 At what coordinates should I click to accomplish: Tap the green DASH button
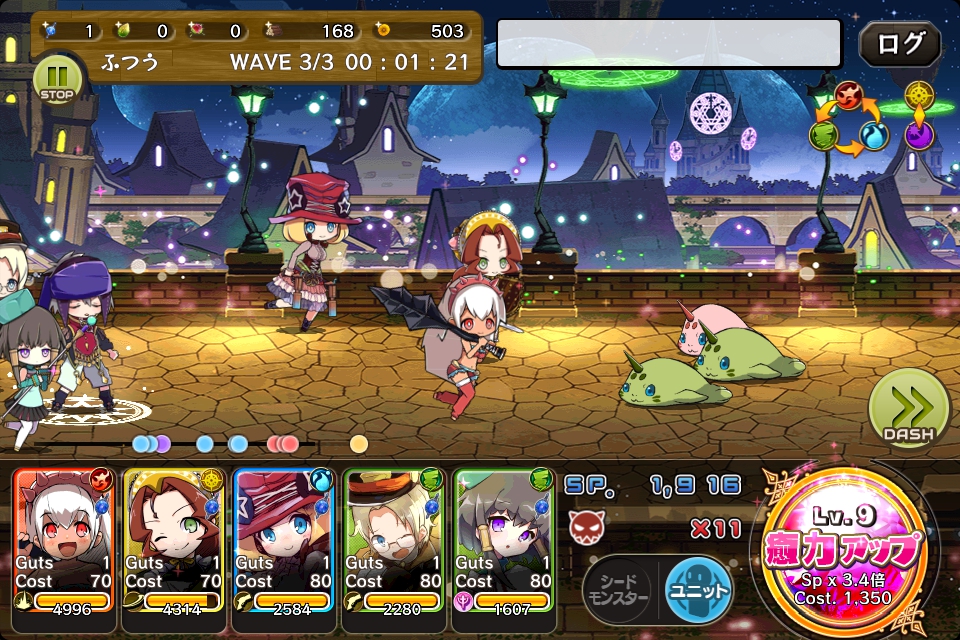908,408
